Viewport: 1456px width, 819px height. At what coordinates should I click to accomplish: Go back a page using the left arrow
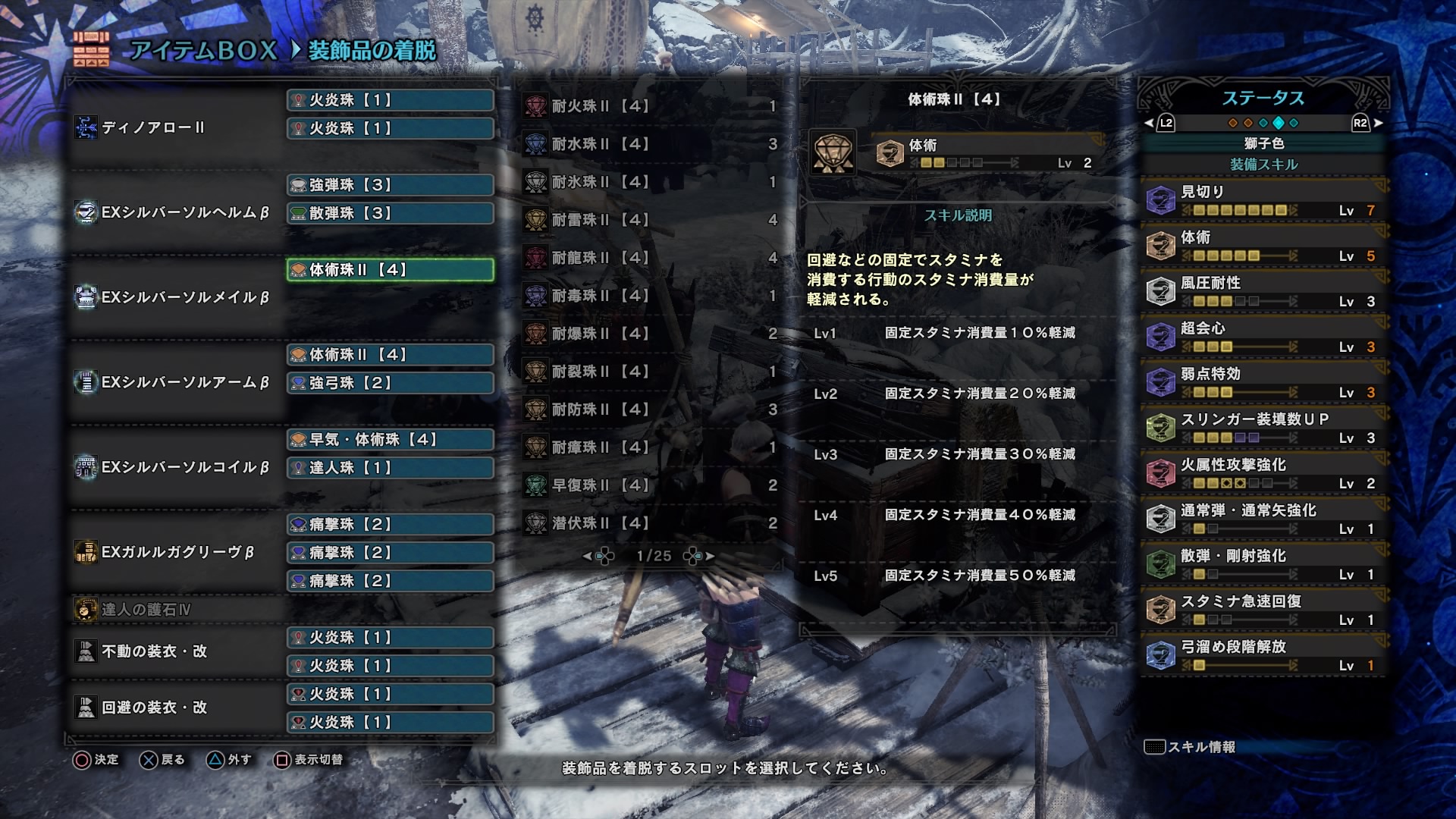pyautogui.click(x=588, y=555)
